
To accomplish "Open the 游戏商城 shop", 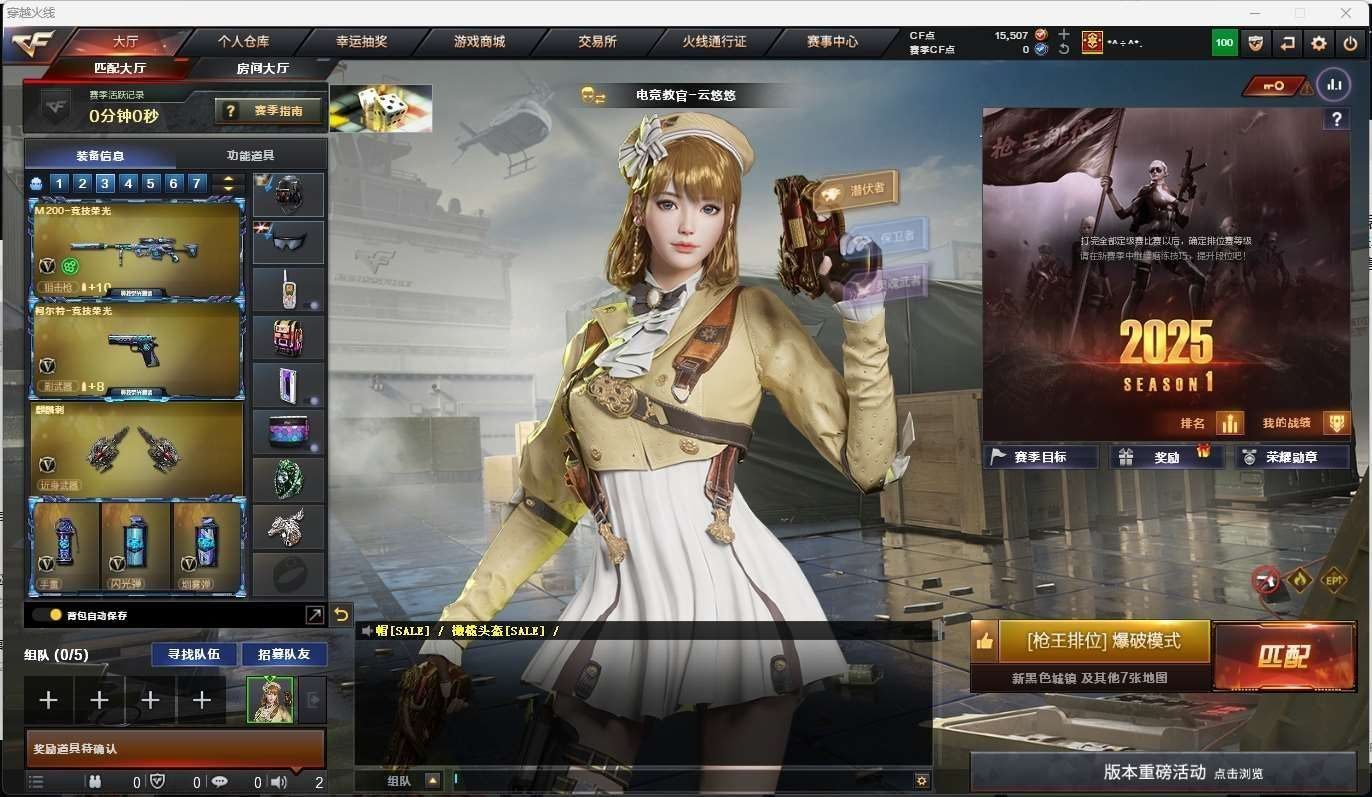I will tap(479, 42).
